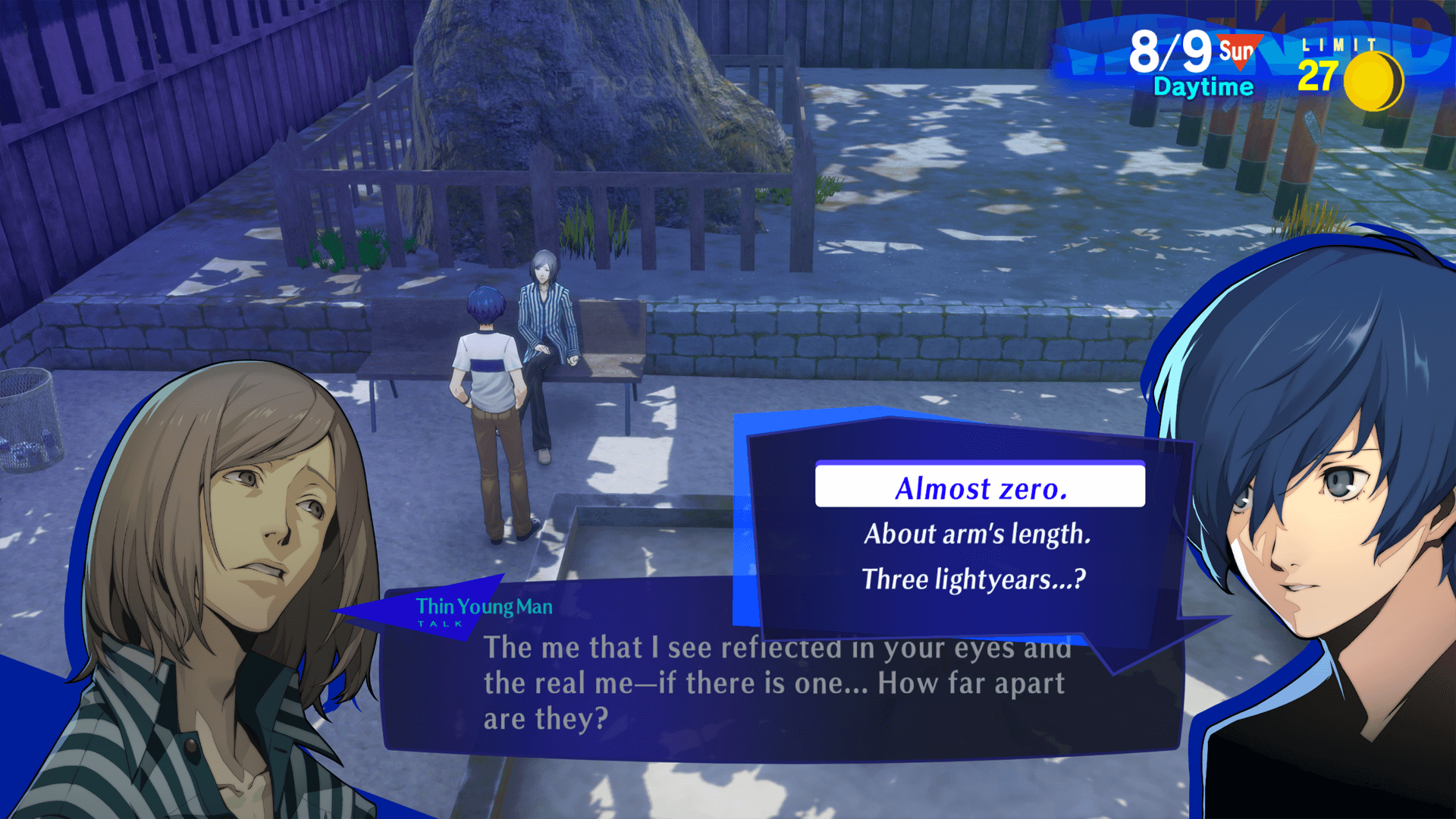The width and height of the screenshot is (1456, 819).
Task: Choose the 'About arm's length.' response
Action: [x=977, y=535]
